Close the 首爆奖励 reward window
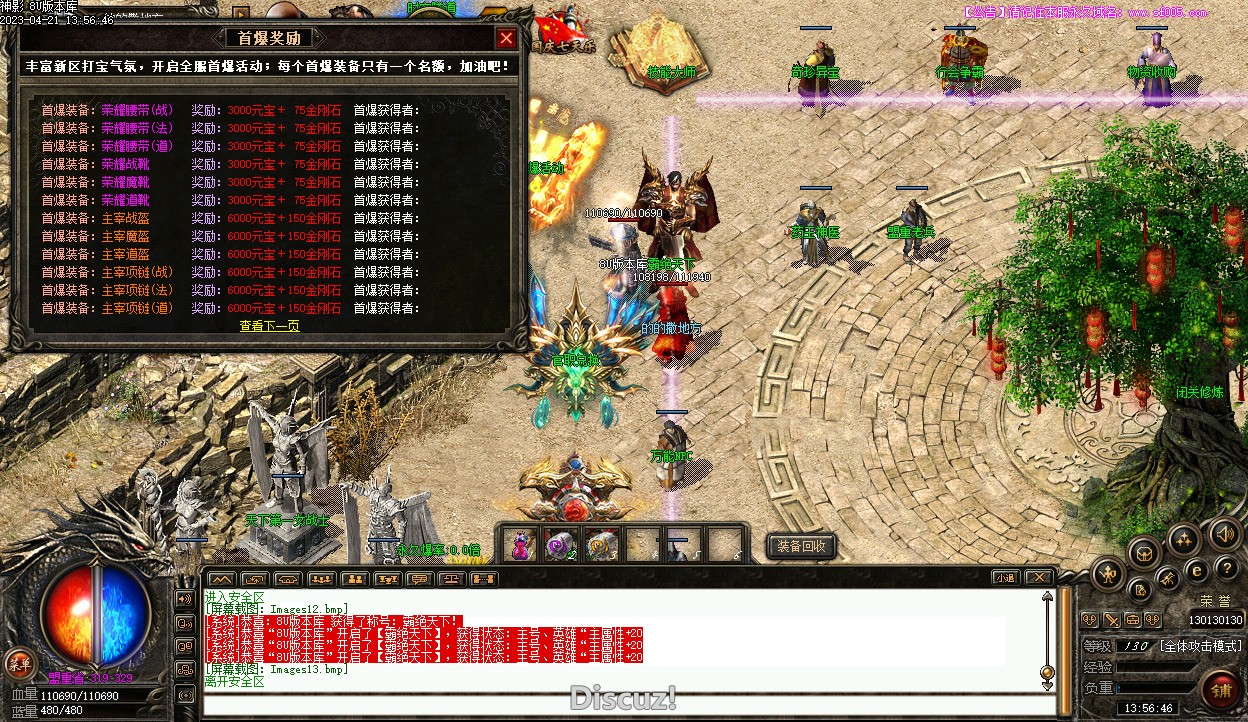1248x722 pixels. click(506, 39)
